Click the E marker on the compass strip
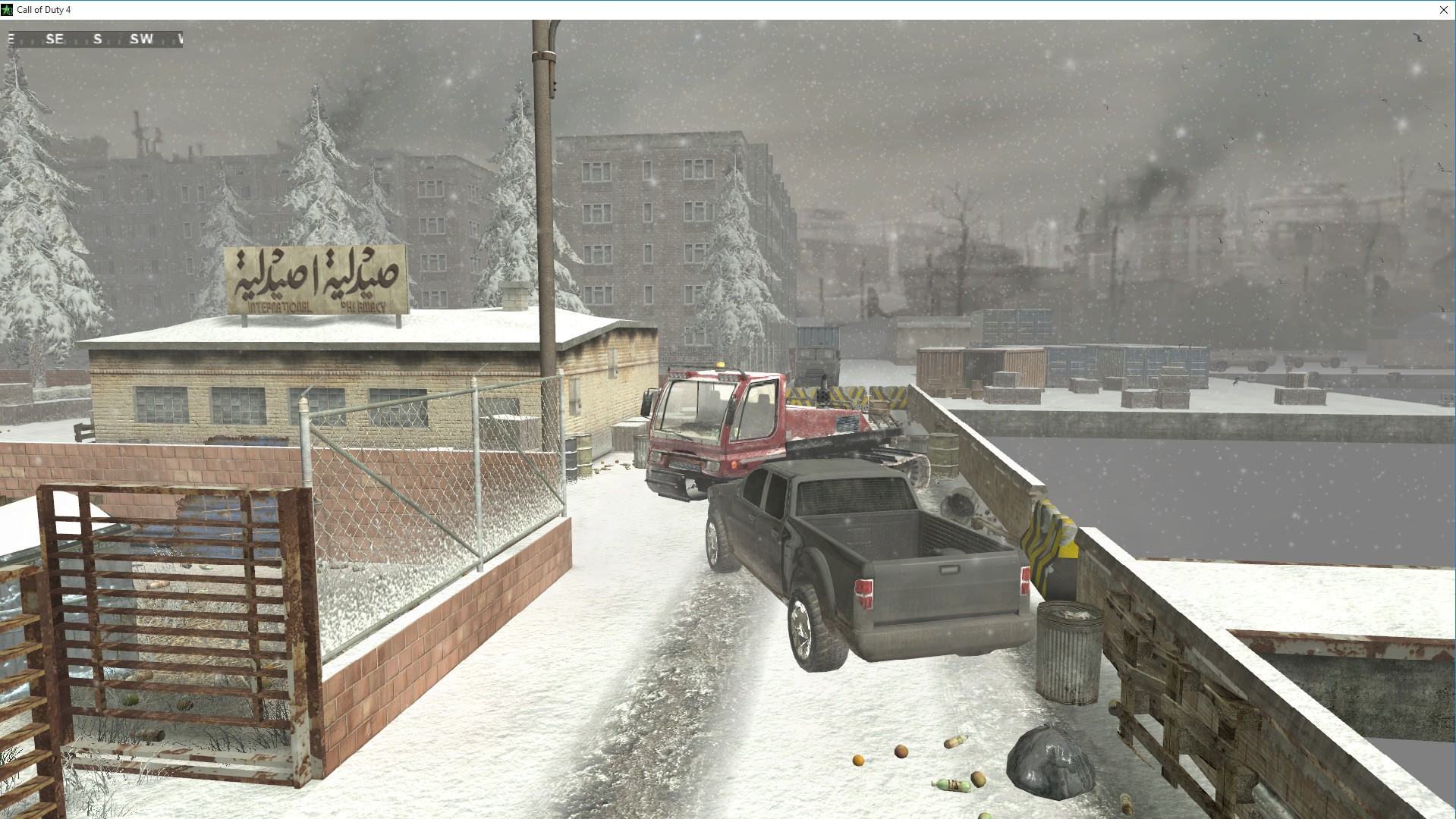The height and width of the screenshot is (819, 1456). click(x=11, y=39)
